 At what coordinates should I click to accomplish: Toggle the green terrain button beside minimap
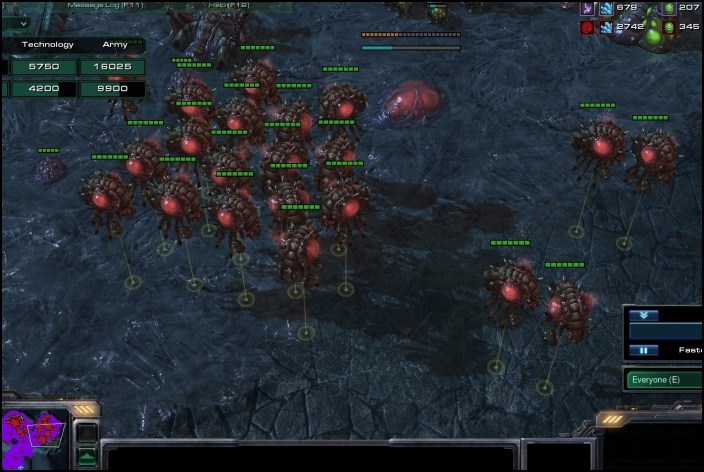pos(87,457)
